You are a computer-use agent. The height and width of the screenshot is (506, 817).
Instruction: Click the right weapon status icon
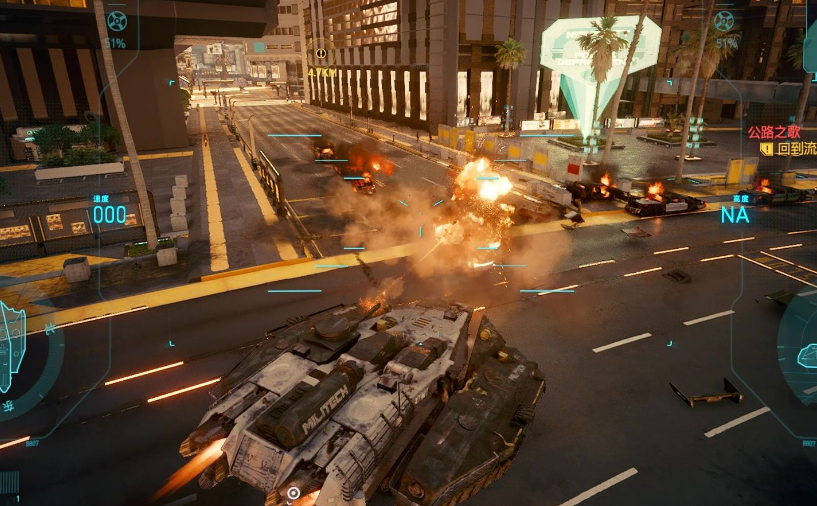point(724,21)
